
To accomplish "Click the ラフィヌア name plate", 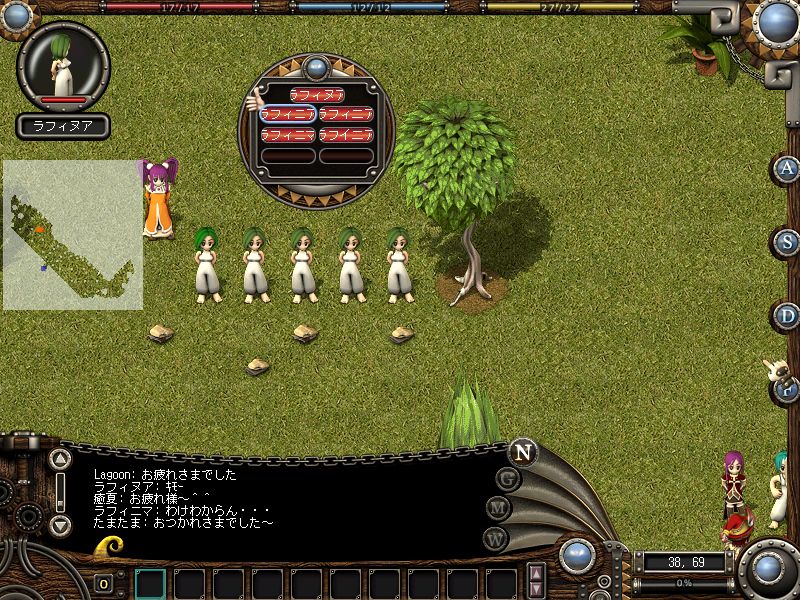I will (63, 127).
